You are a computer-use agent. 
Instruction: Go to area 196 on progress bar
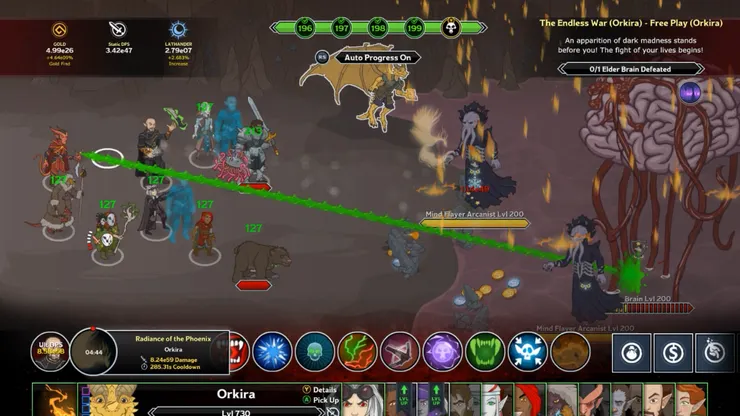304,27
